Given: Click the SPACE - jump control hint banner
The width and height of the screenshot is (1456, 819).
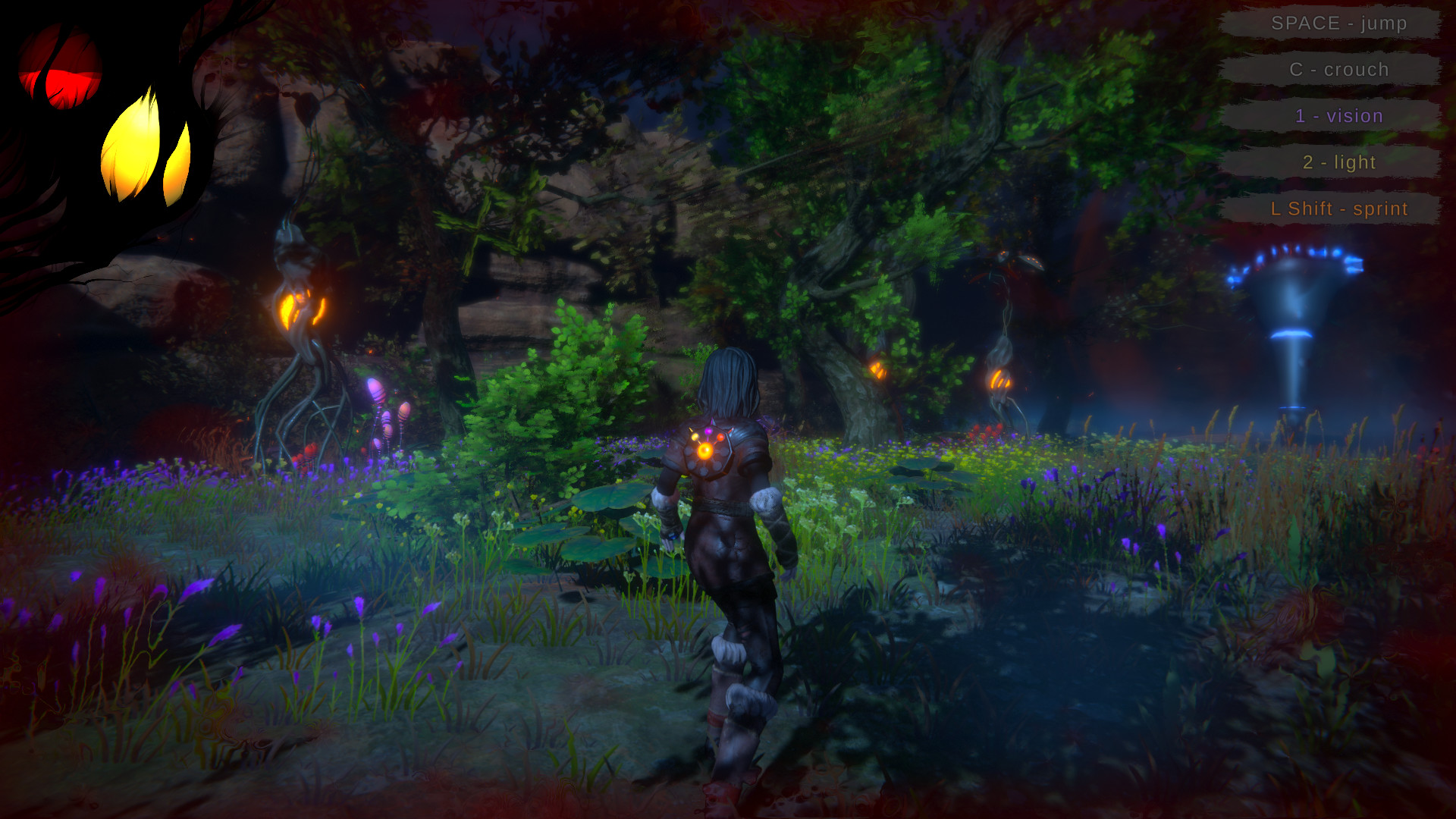Looking at the screenshot, I should click(1338, 23).
